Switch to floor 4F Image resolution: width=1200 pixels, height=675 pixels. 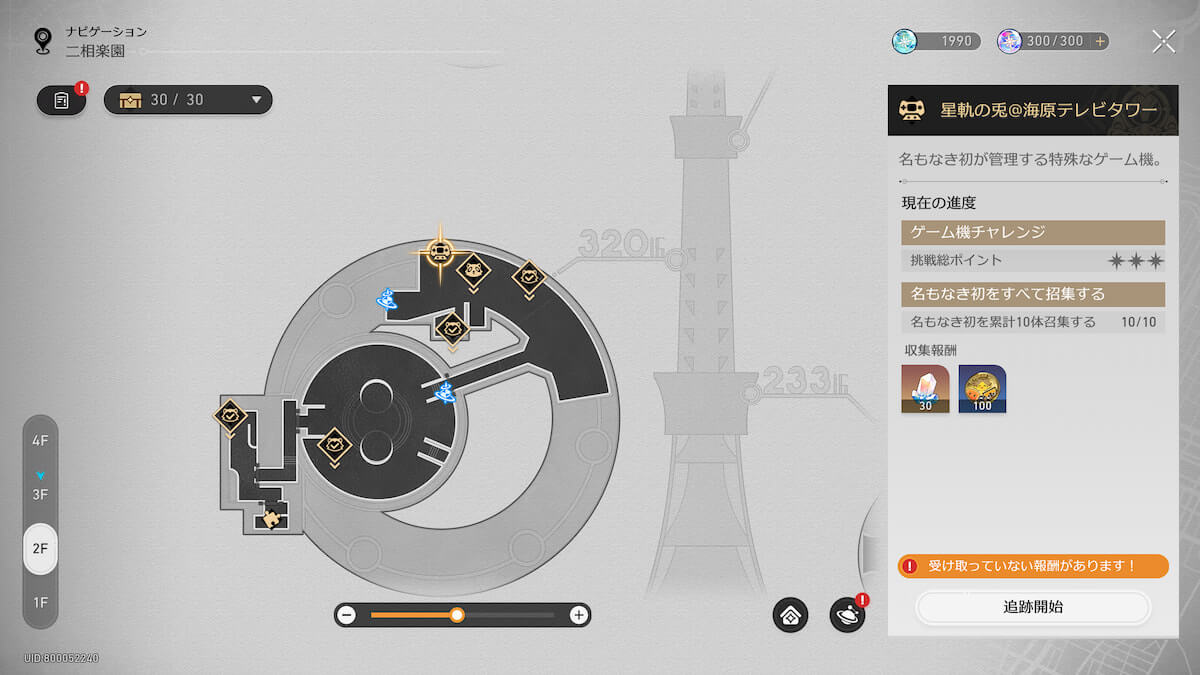(x=40, y=441)
